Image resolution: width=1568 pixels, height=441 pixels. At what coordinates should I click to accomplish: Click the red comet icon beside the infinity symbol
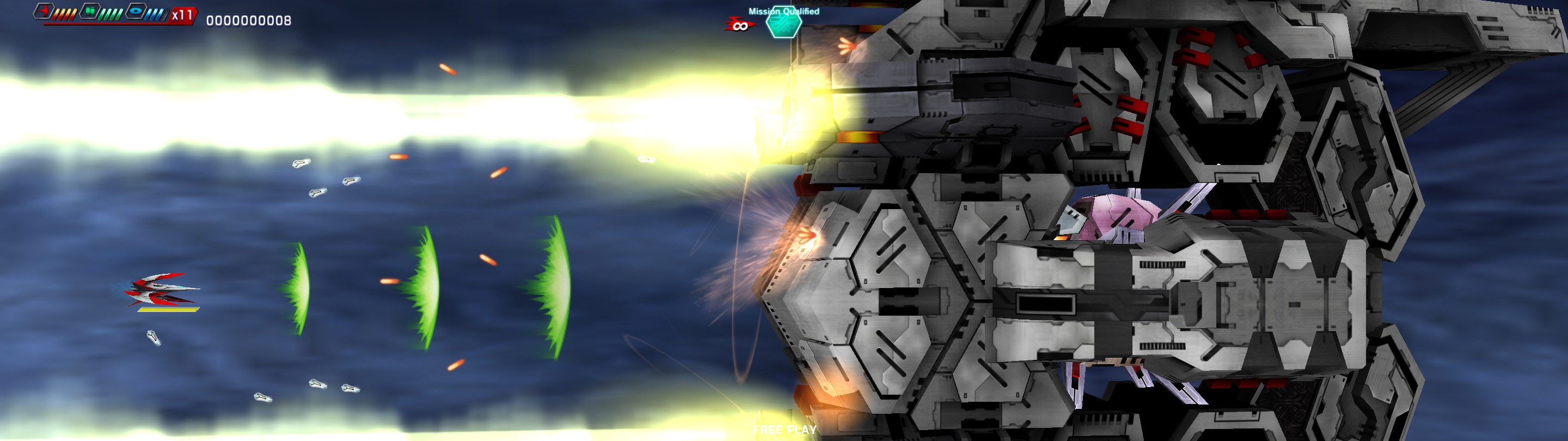(731, 23)
